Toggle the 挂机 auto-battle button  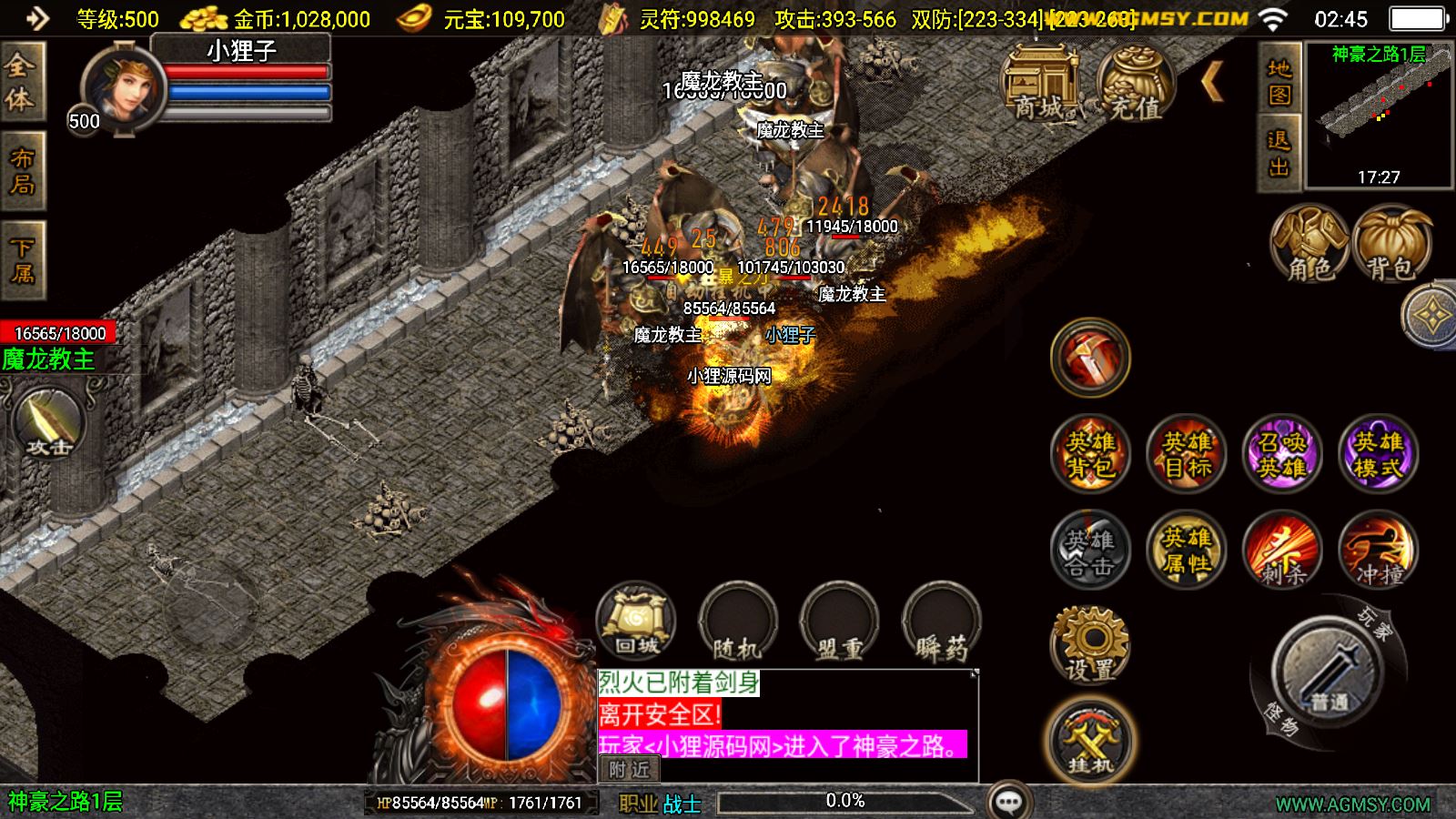[x=1090, y=742]
